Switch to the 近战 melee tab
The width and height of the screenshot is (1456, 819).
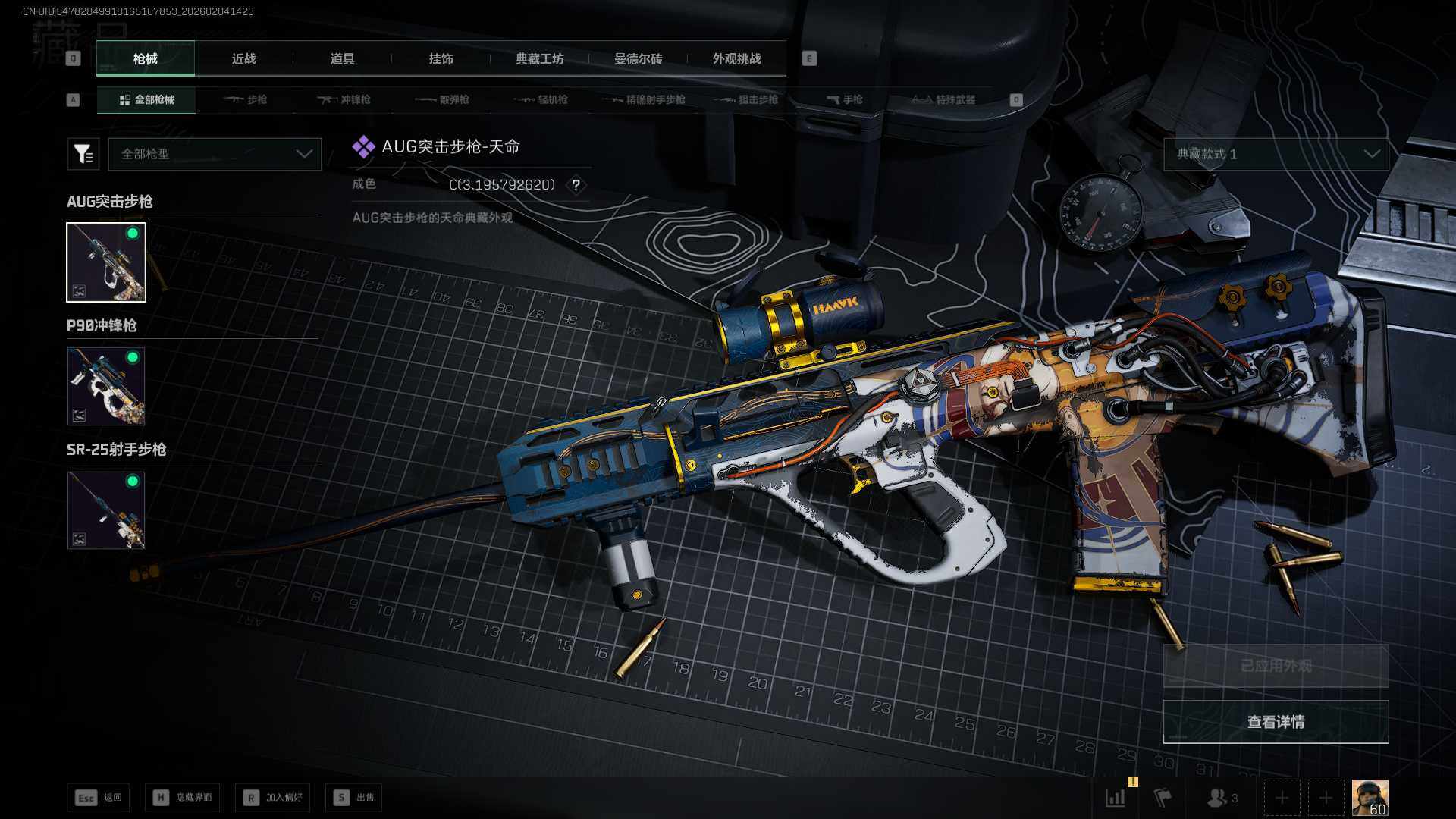tap(243, 59)
